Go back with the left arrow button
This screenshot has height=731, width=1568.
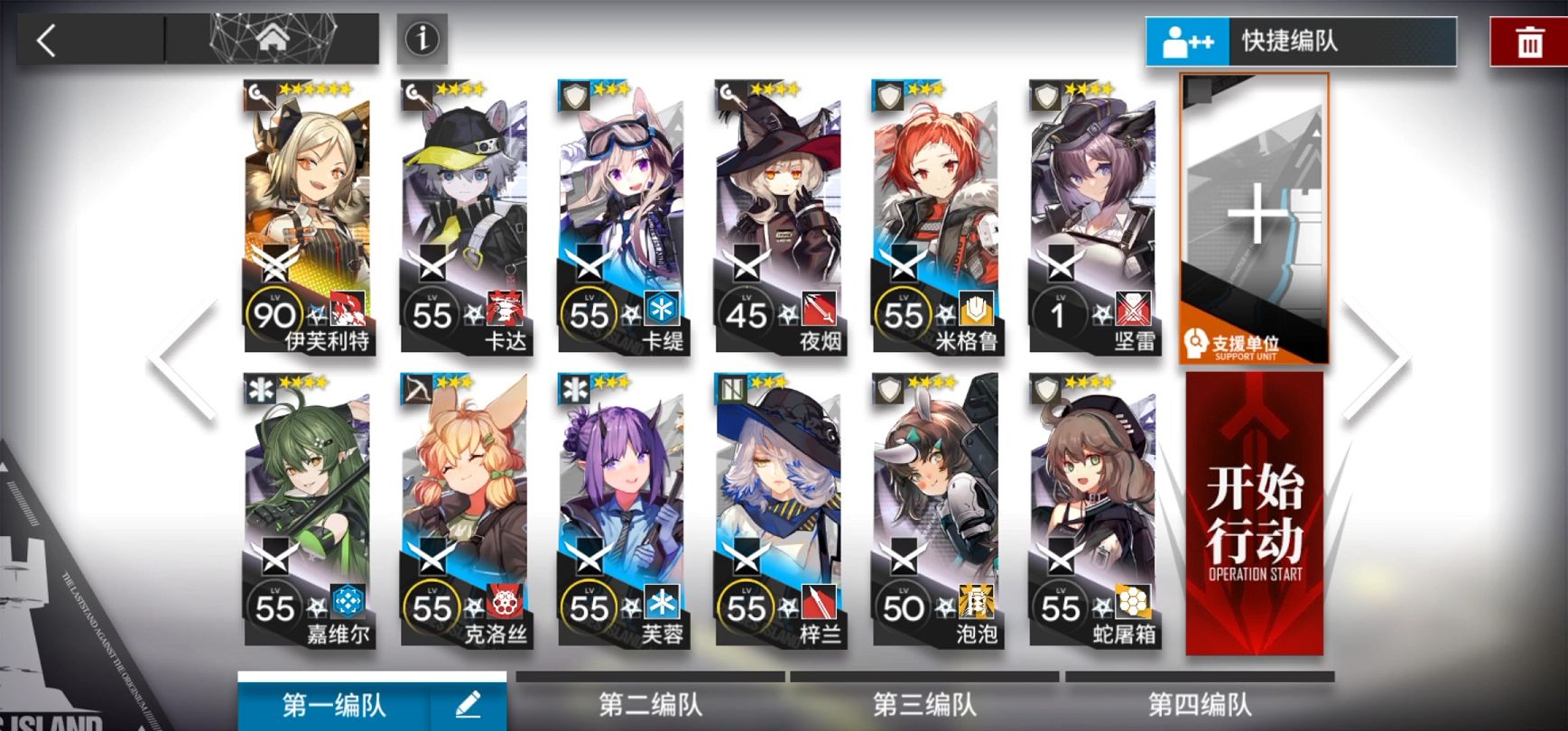click(x=47, y=41)
